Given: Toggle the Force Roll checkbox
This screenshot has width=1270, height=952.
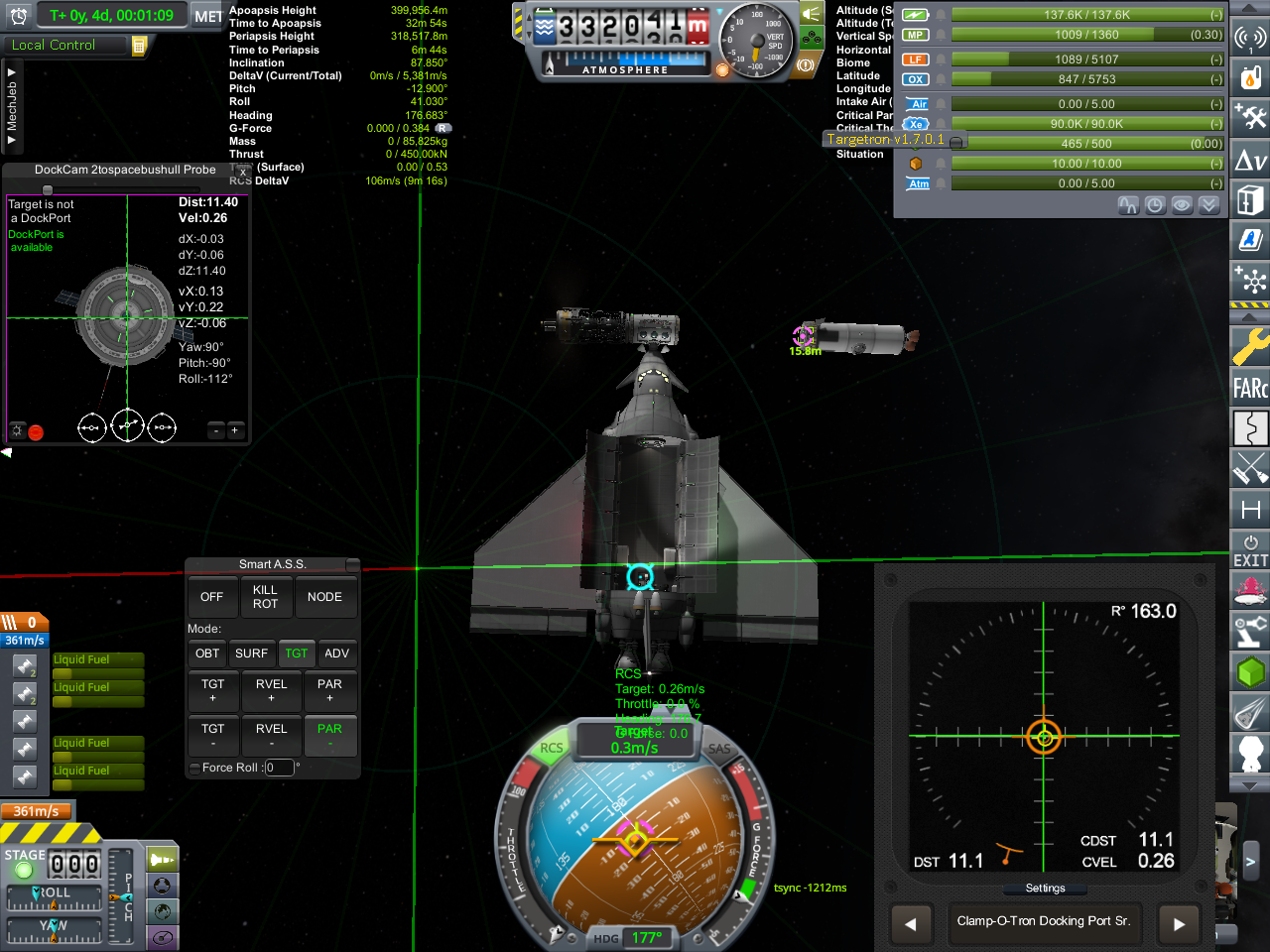Looking at the screenshot, I should coord(194,768).
